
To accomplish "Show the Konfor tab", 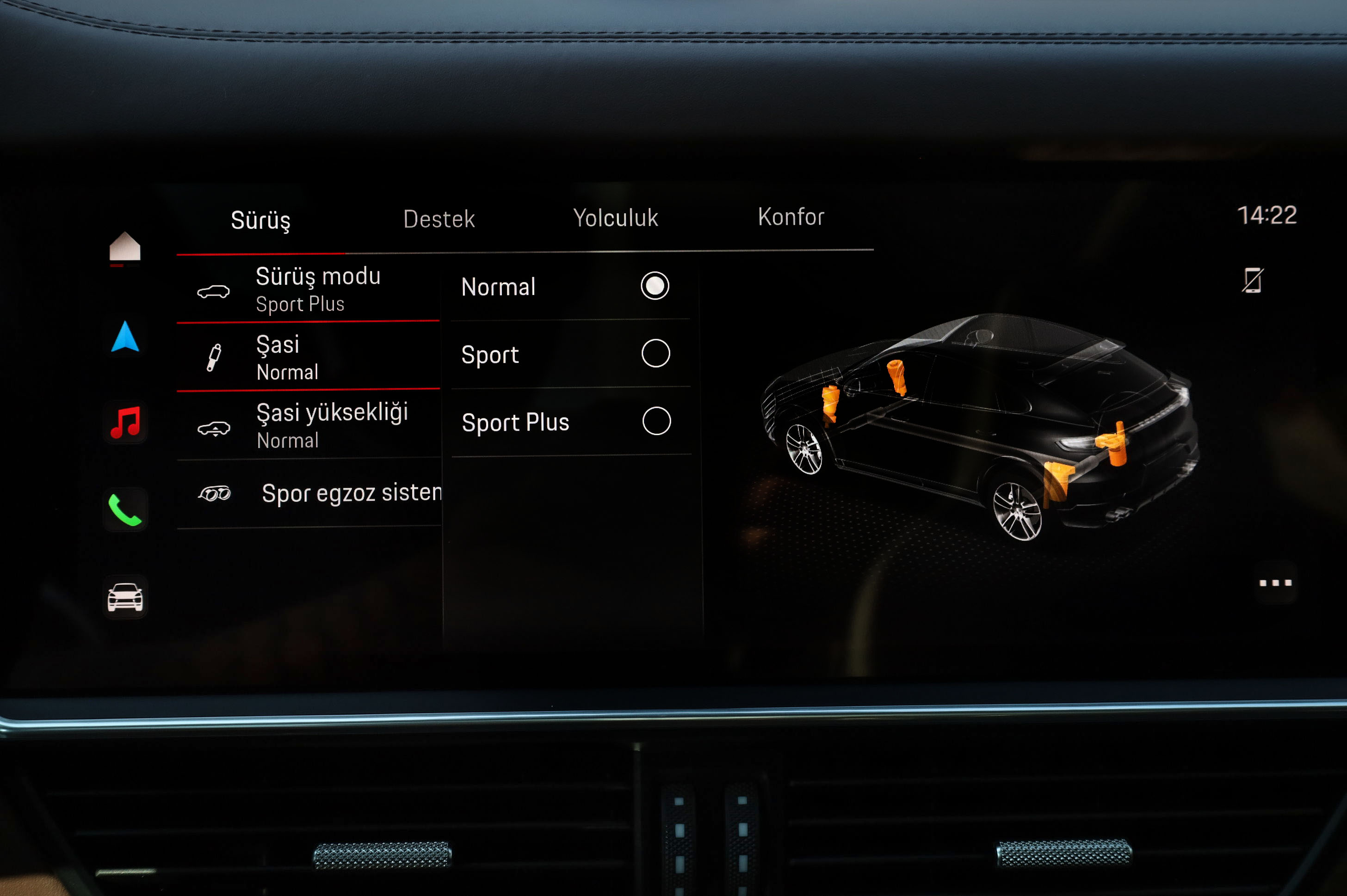I will [791, 216].
